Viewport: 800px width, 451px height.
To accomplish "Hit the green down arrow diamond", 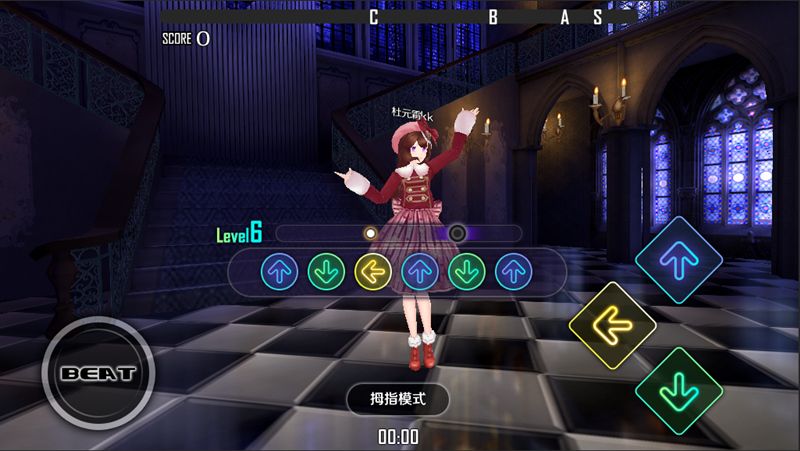I will click(x=680, y=389).
